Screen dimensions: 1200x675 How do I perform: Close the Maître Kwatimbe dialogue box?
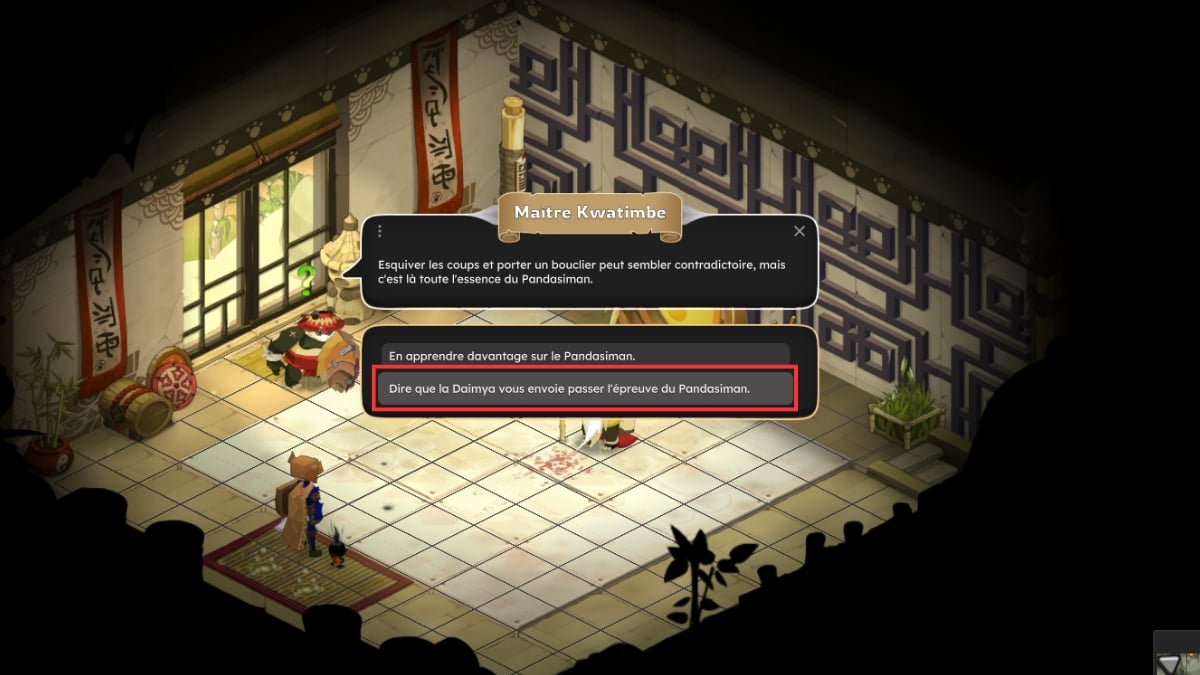799,231
